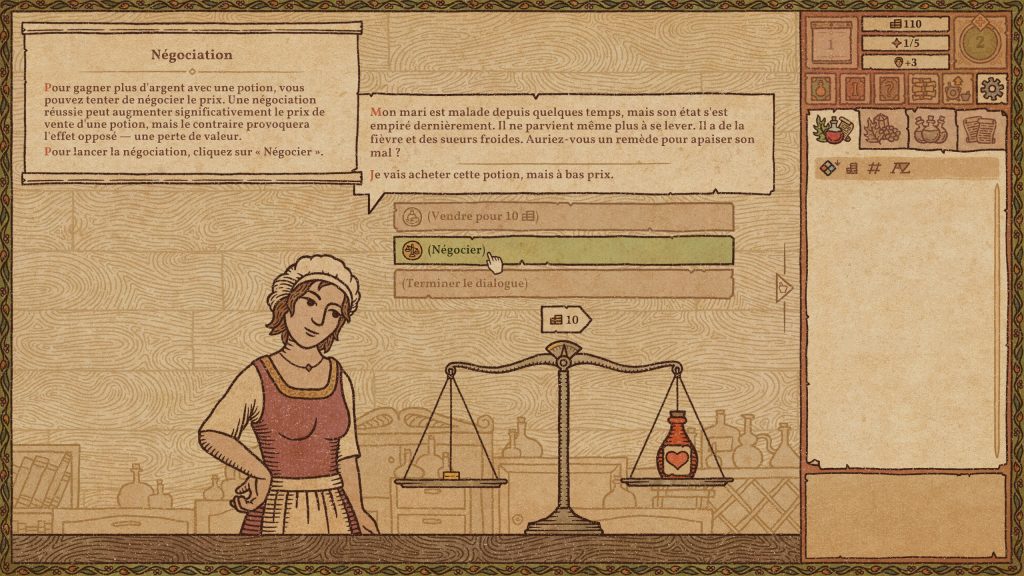Open the brick-layout map icon
1024x576 pixels.
922,88
